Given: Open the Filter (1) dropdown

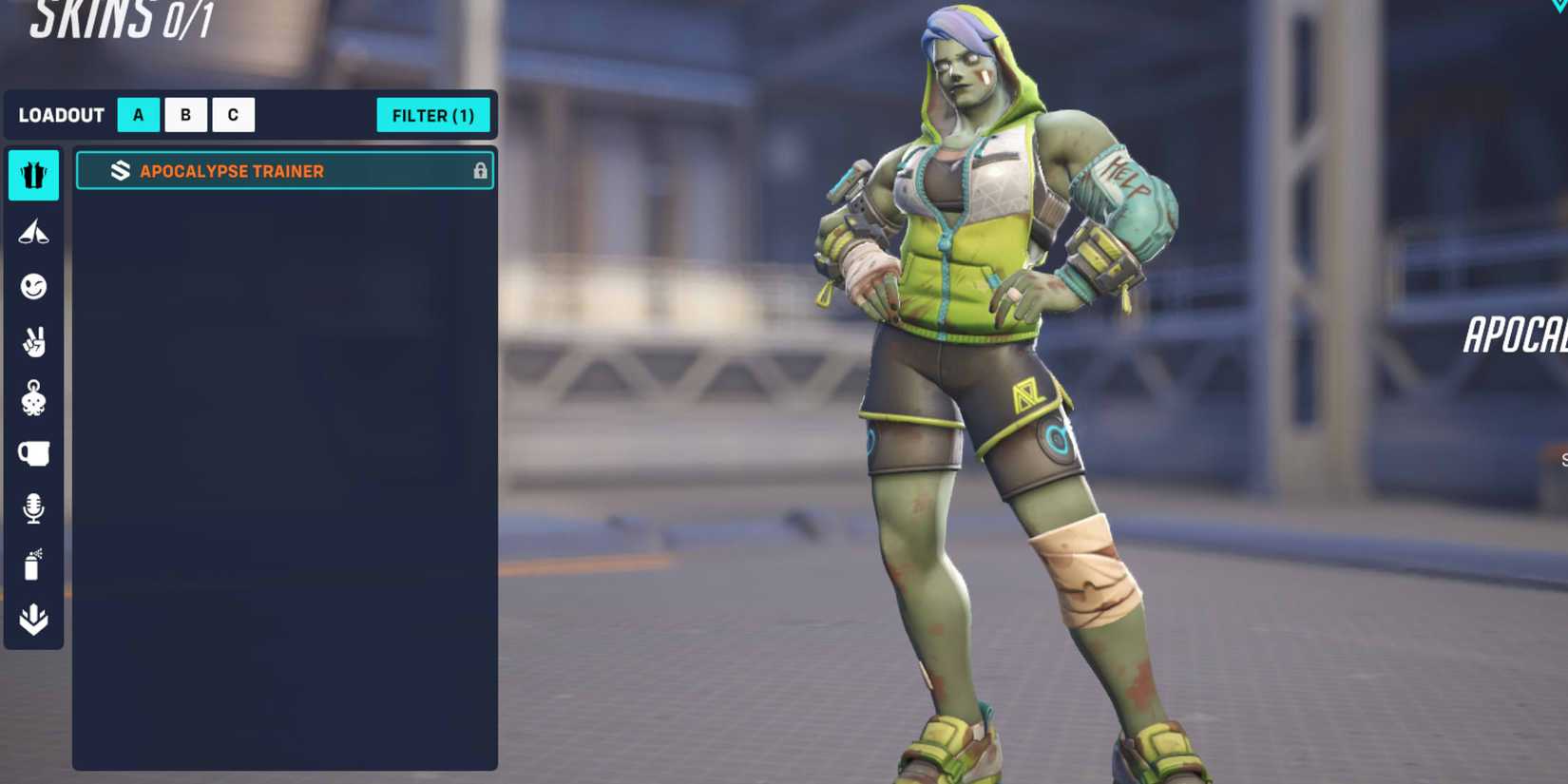Looking at the screenshot, I should pos(433,115).
